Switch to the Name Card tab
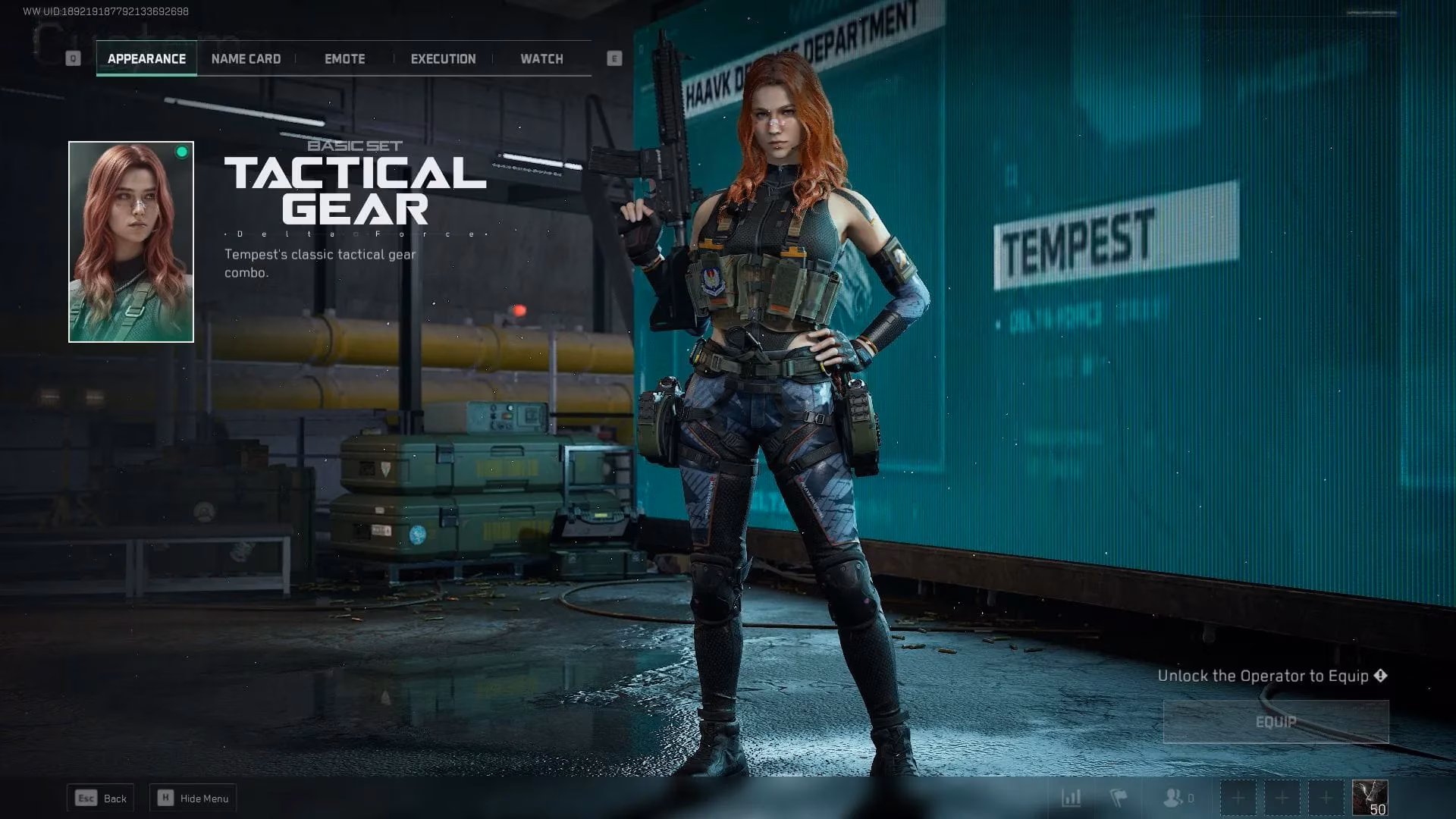Image resolution: width=1456 pixels, height=819 pixels. click(x=246, y=58)
